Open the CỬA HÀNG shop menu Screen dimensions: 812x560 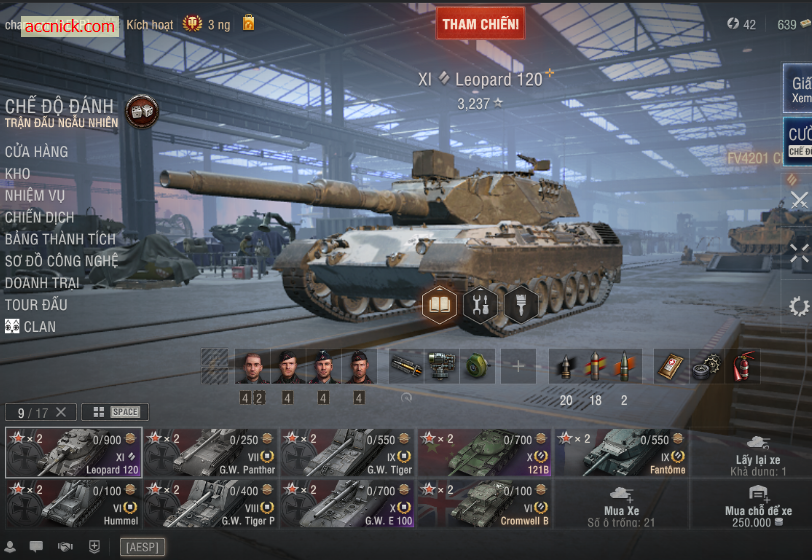[37, 152]
